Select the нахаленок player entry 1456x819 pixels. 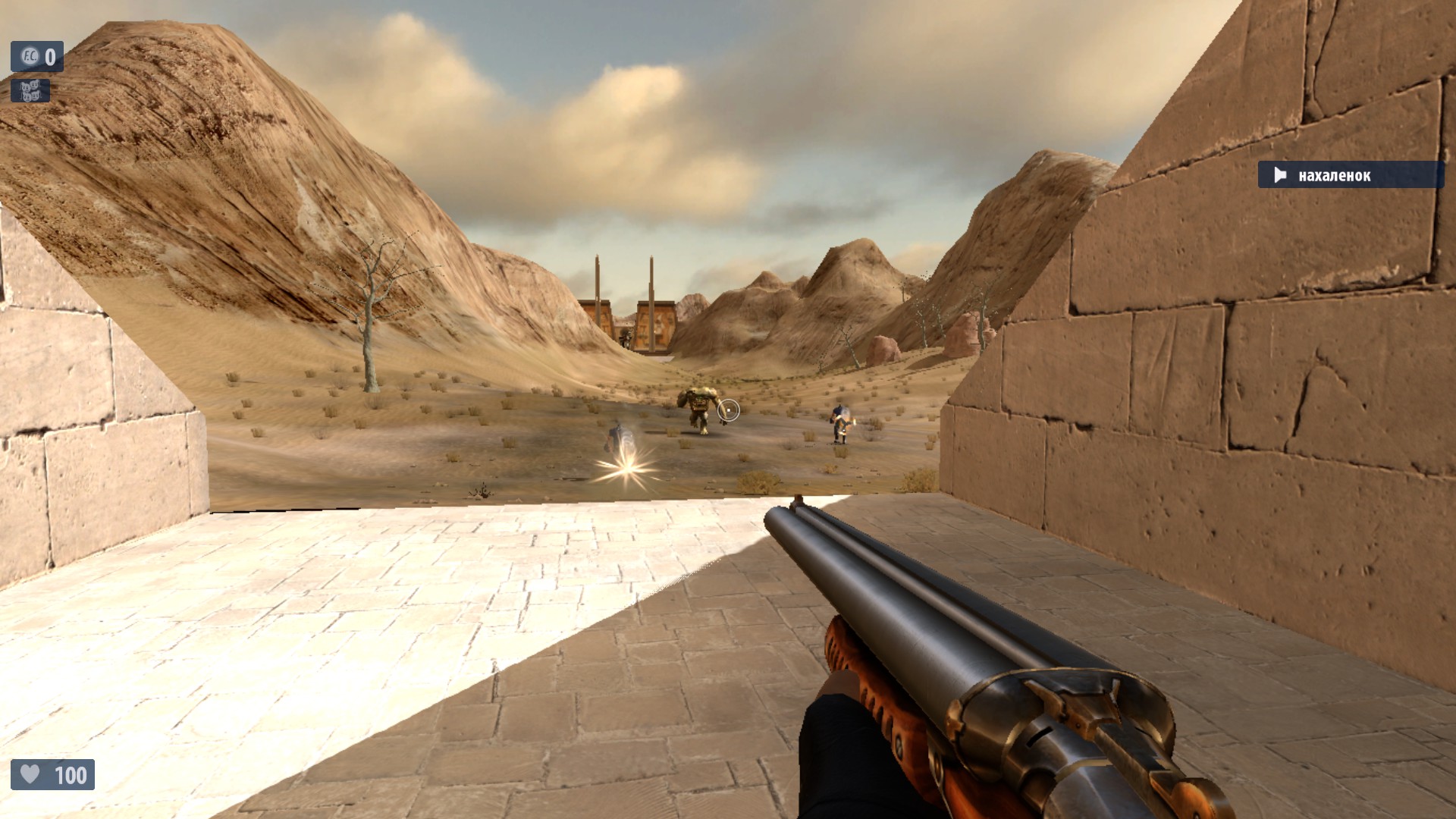click(x=1349, y=175)
